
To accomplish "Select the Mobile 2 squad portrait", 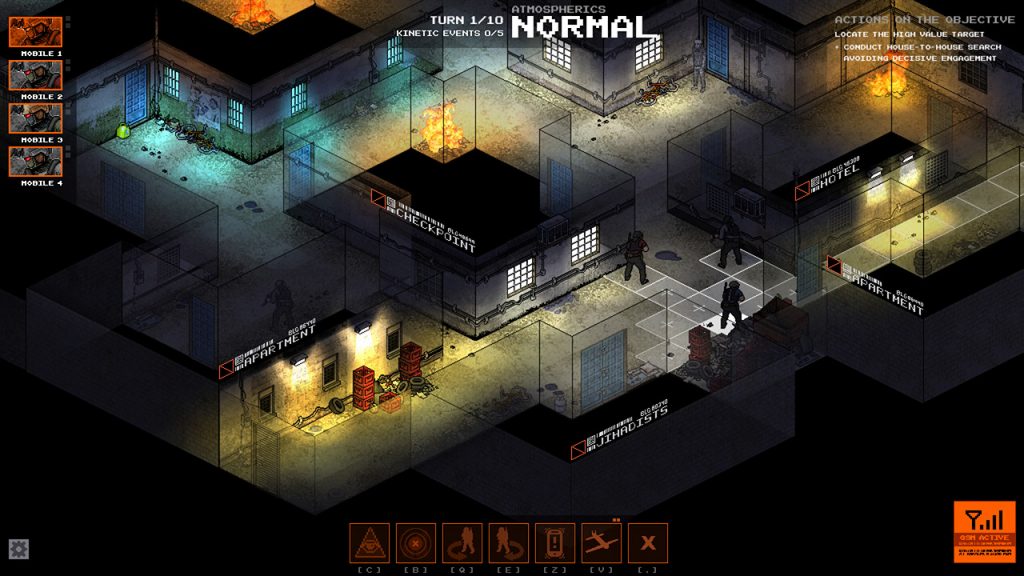I will [x=36, y=75].
